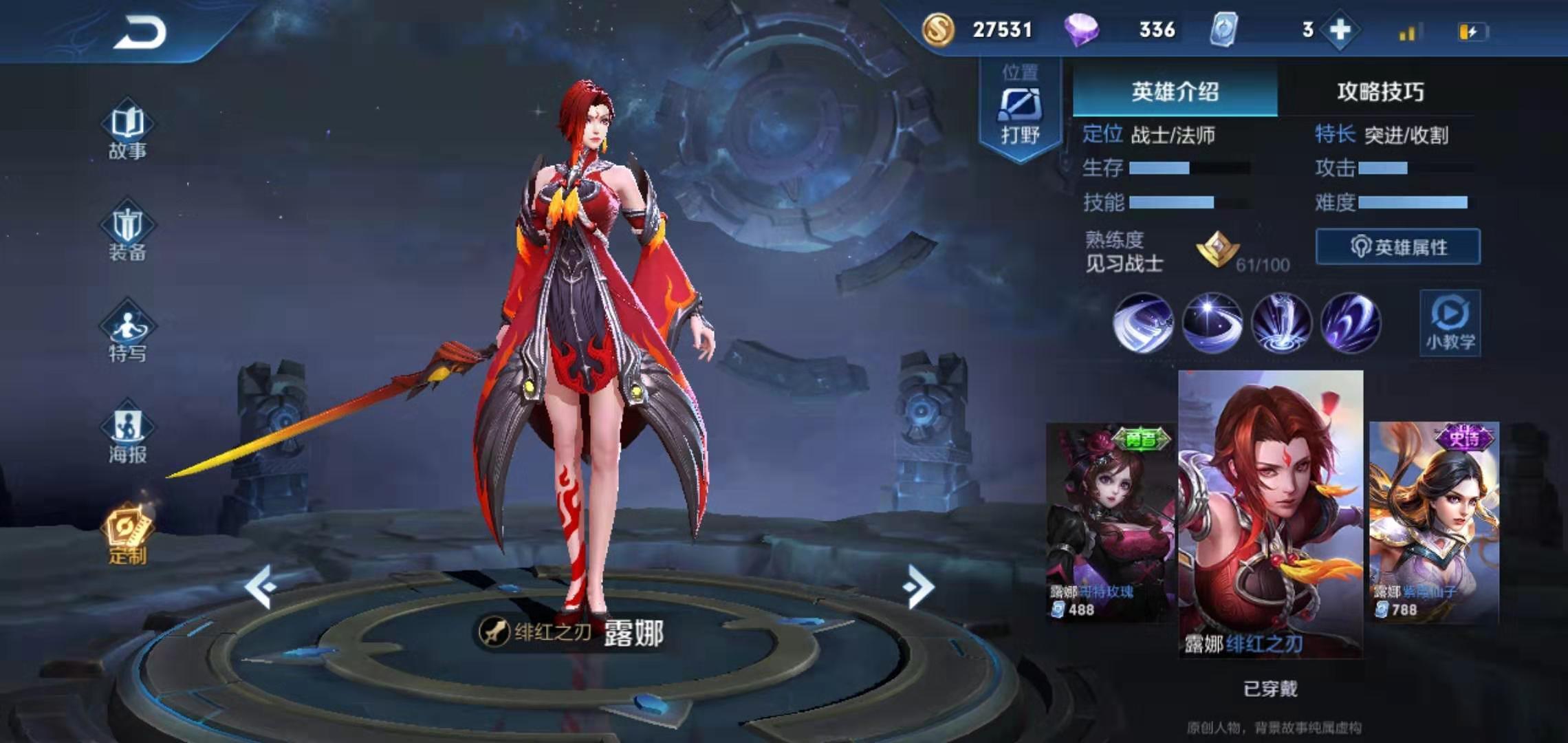View the 海报 poster
The width and height of the screenshot is (1568, 743).
pos(127,435)
